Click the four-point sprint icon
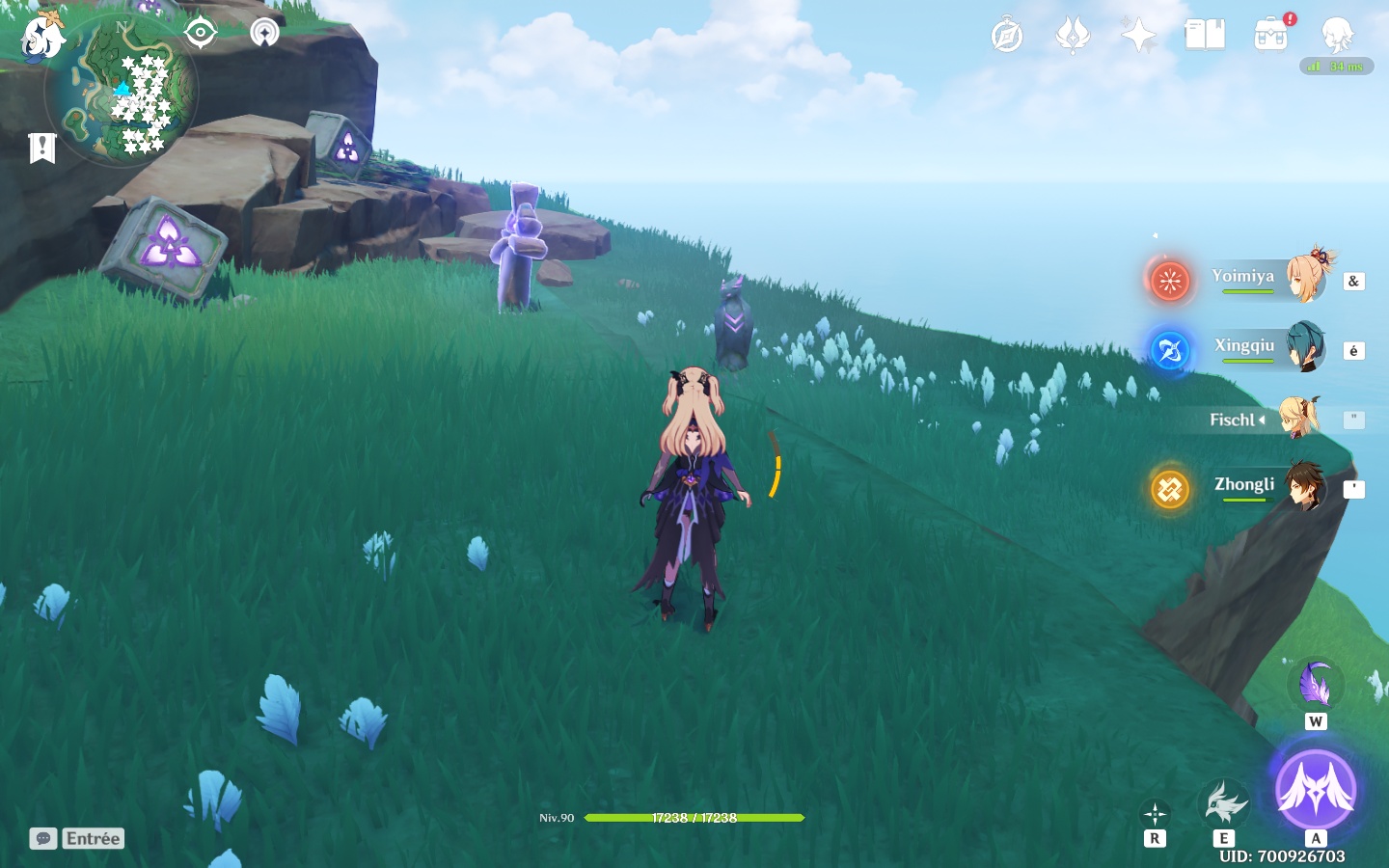This screenshot has width=1389, height=868. (1155, 814)
